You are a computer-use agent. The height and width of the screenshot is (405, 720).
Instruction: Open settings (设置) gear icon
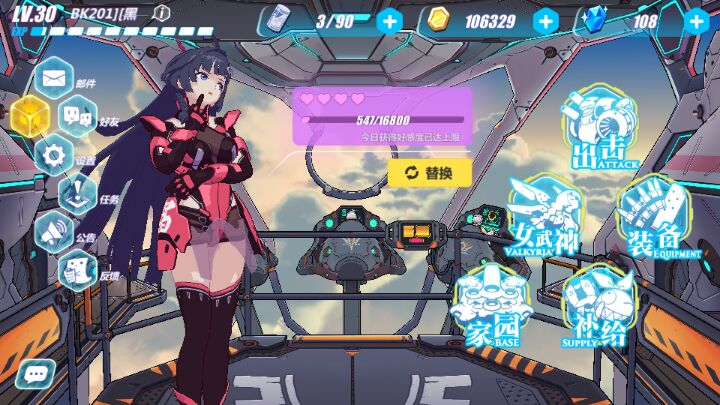coord(54,154)
